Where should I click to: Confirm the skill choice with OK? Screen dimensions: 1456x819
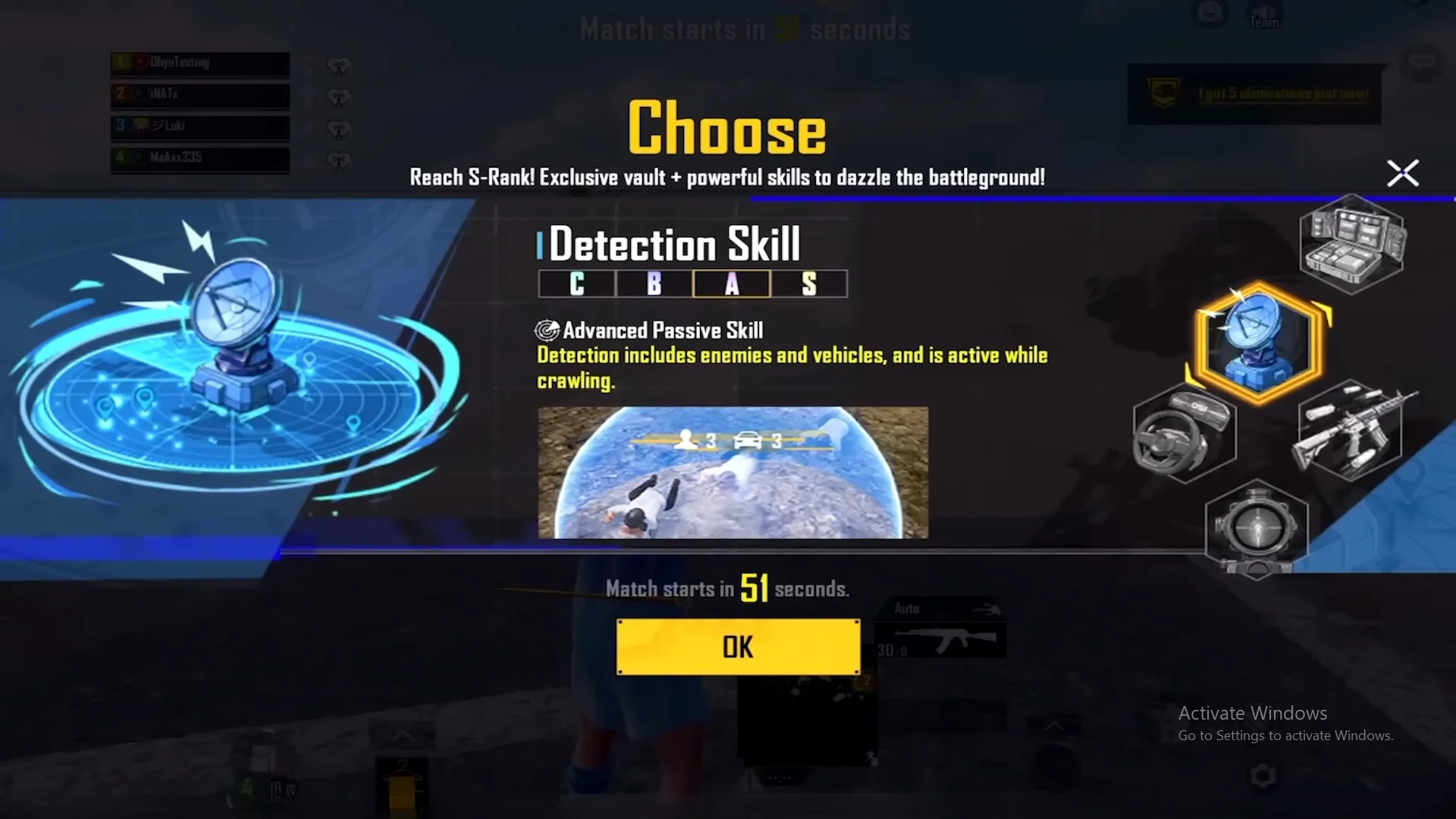click(738, 647)
